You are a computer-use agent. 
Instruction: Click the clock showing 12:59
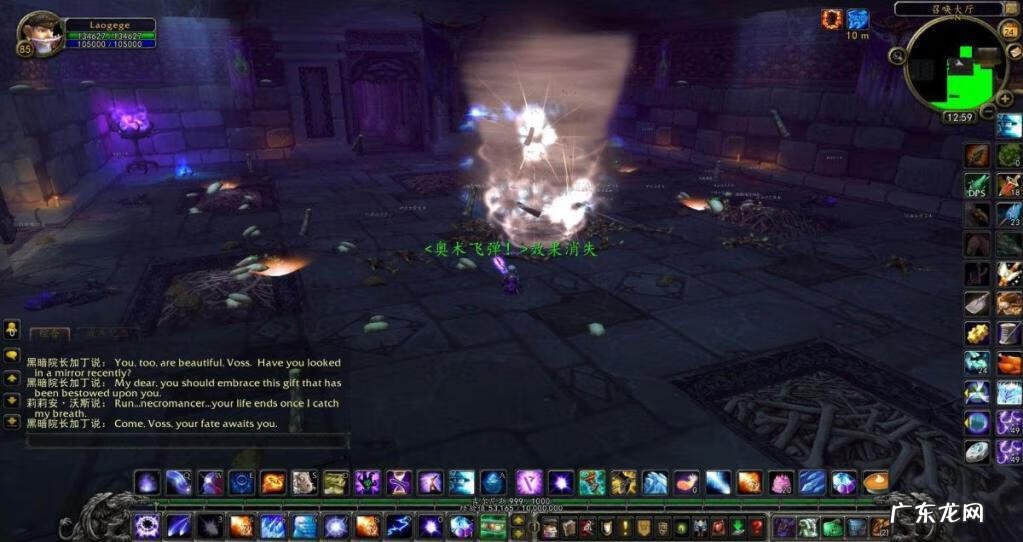tap(958, 117)
